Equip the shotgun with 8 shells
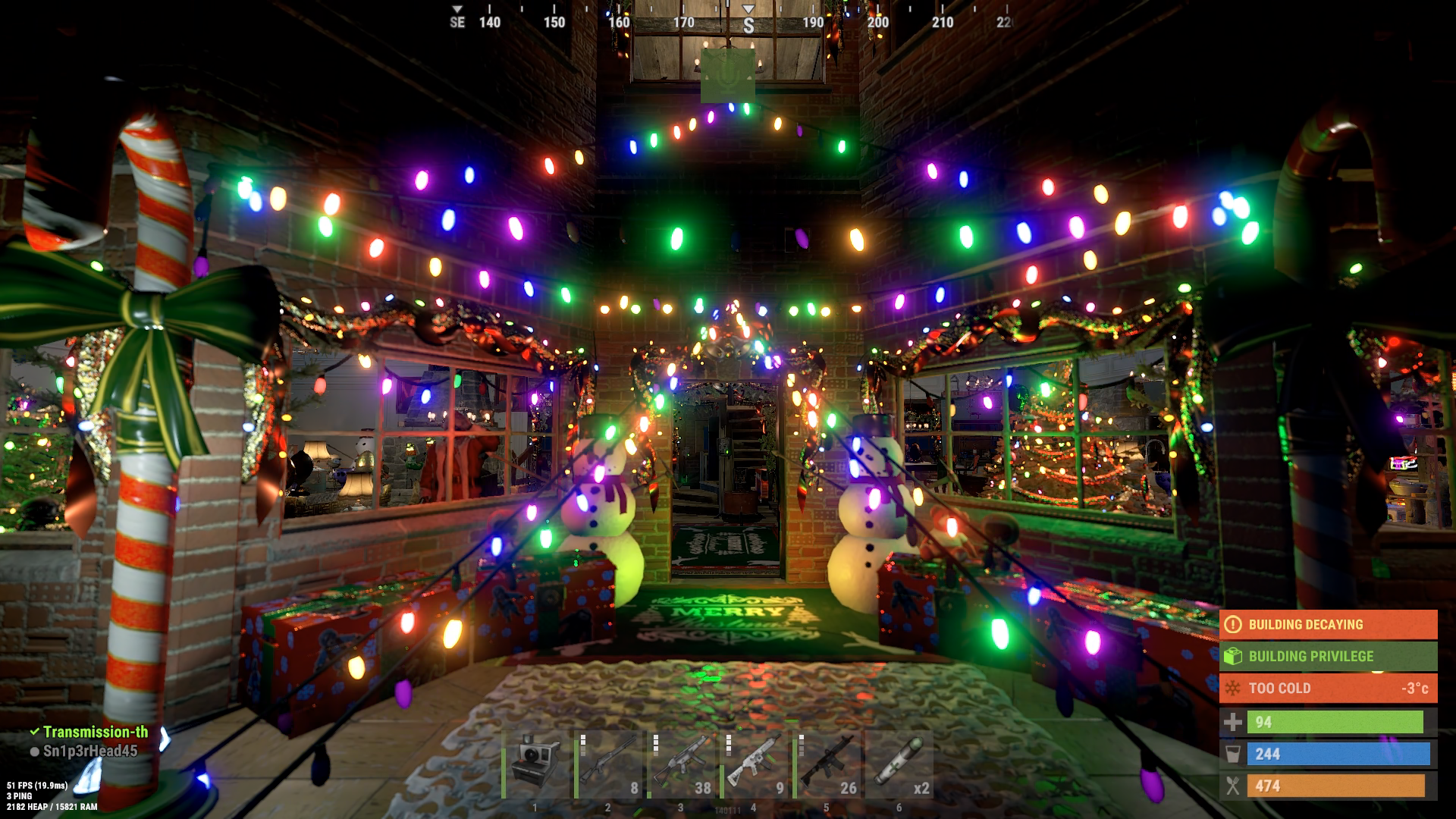The width and height of the screenshot is (1456, 819). pos(608,764)
